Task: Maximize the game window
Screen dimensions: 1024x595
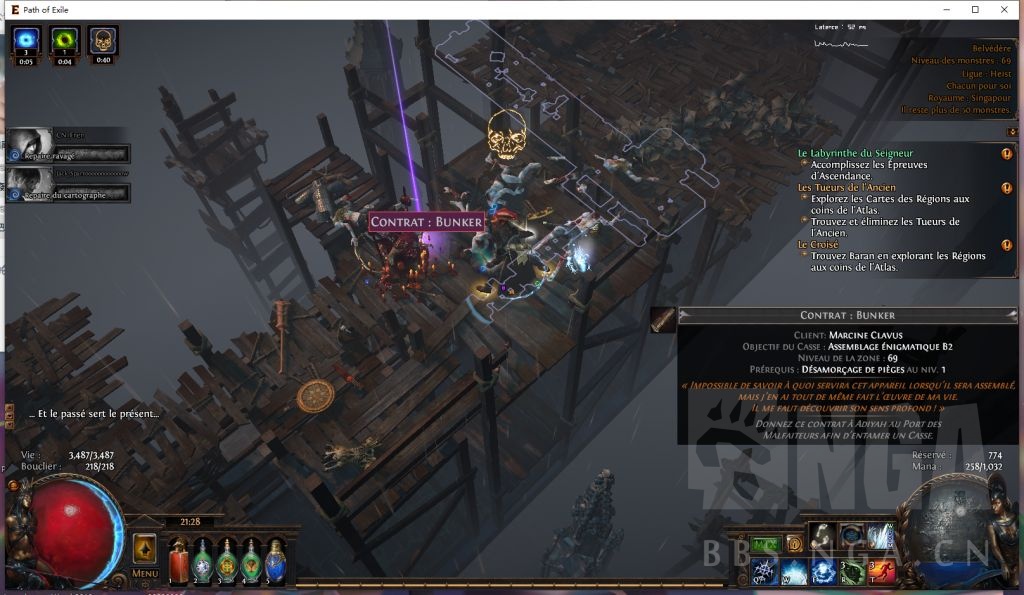Action: tap(975, 9)
